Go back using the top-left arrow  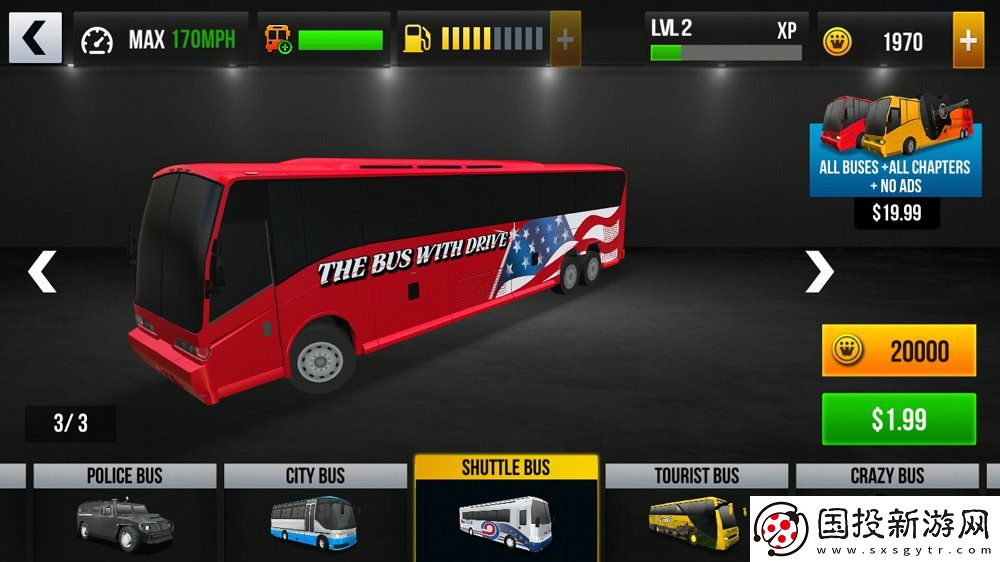tap(35, 39)
